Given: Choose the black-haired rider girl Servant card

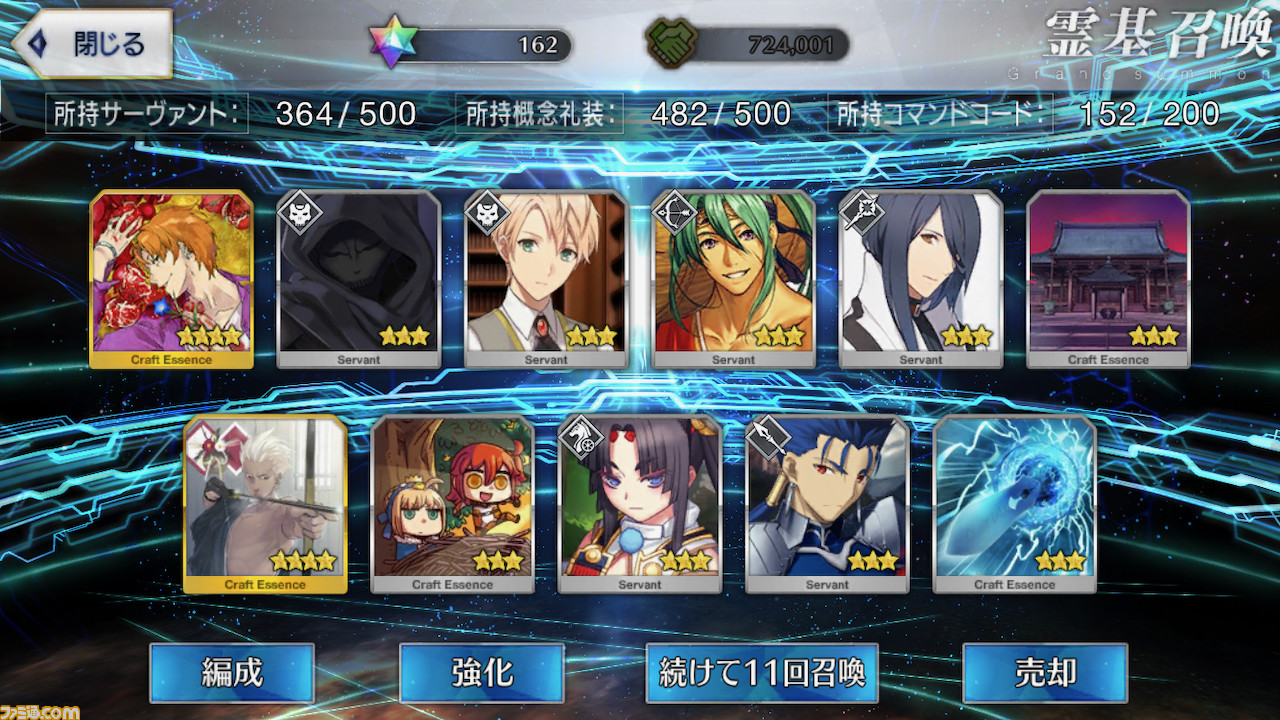Looking at the screenshot, I should (640, 503).
